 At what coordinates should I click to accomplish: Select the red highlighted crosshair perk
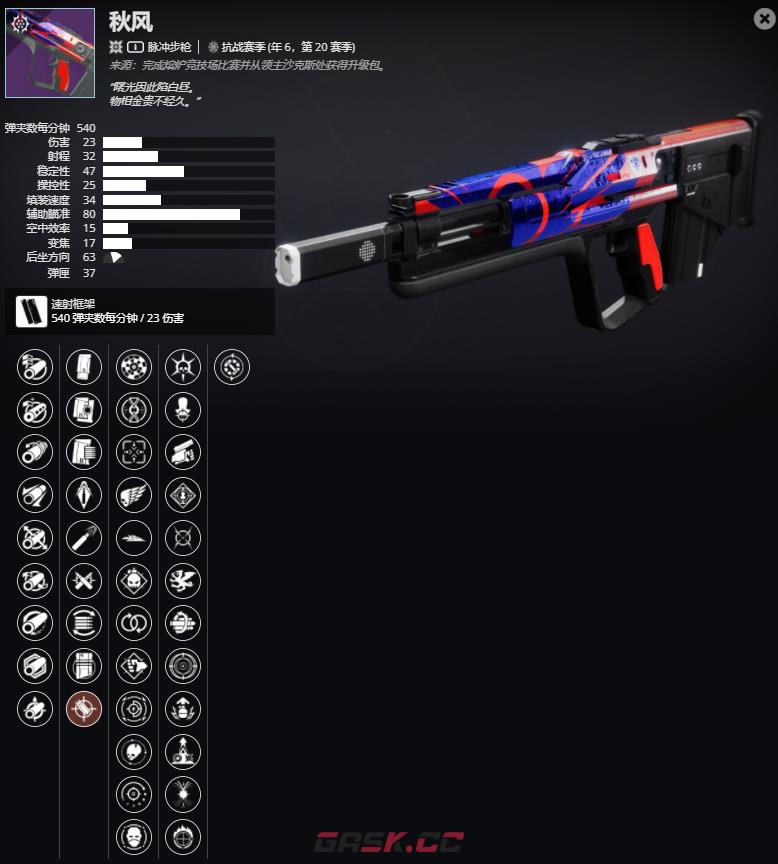[x=84, y=709]
